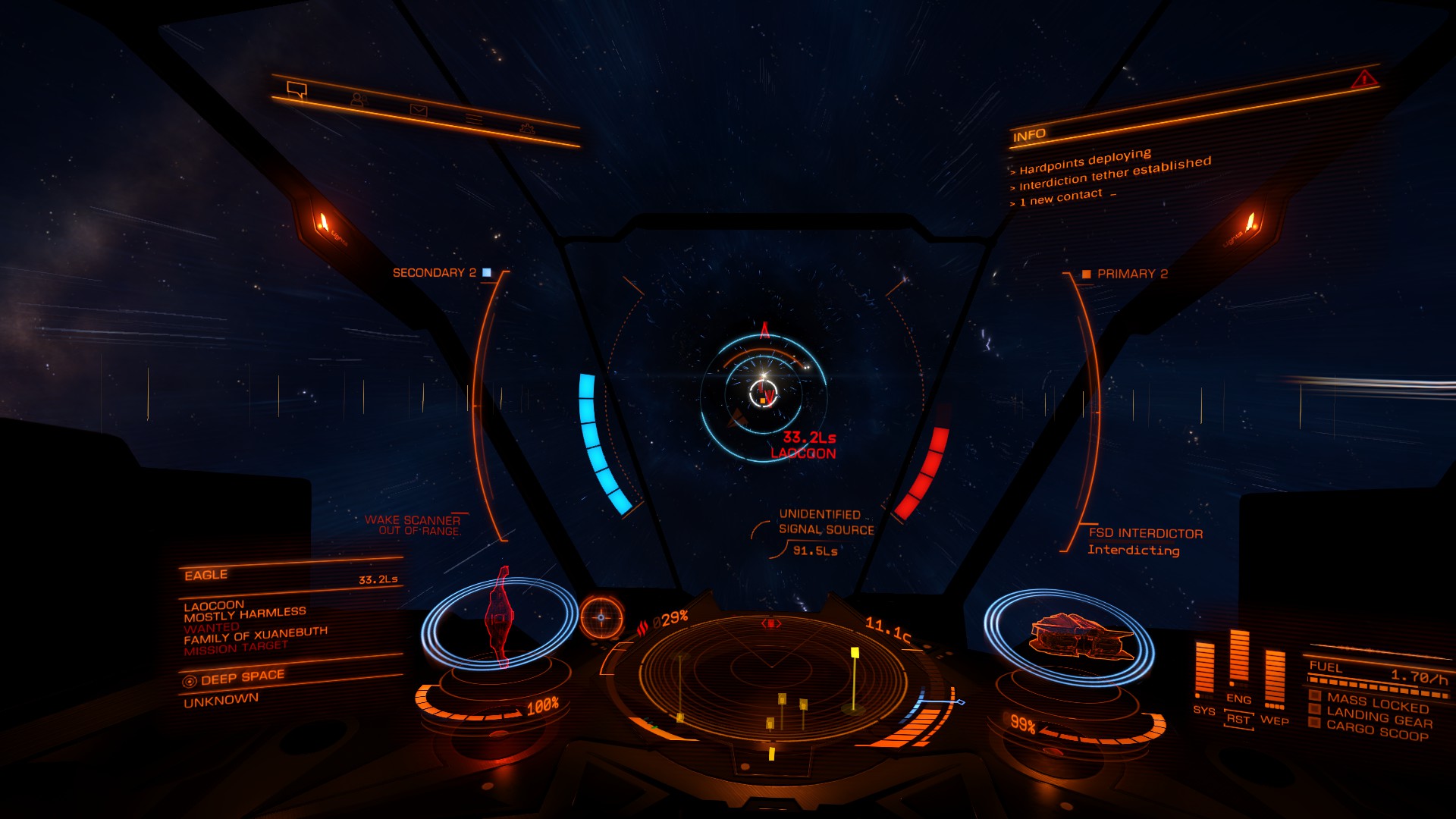
Task: Open the chat speech-bubble comms tab
Action: point(297,90)
